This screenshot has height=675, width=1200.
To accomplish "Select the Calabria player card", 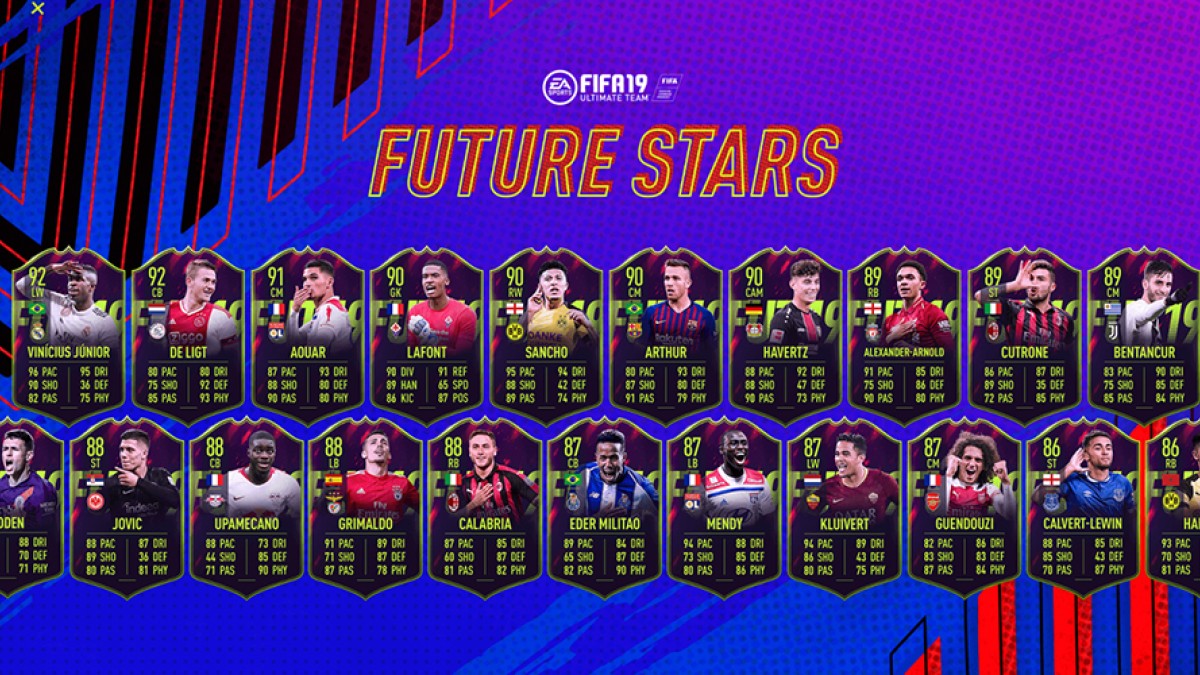I will 486,506.
